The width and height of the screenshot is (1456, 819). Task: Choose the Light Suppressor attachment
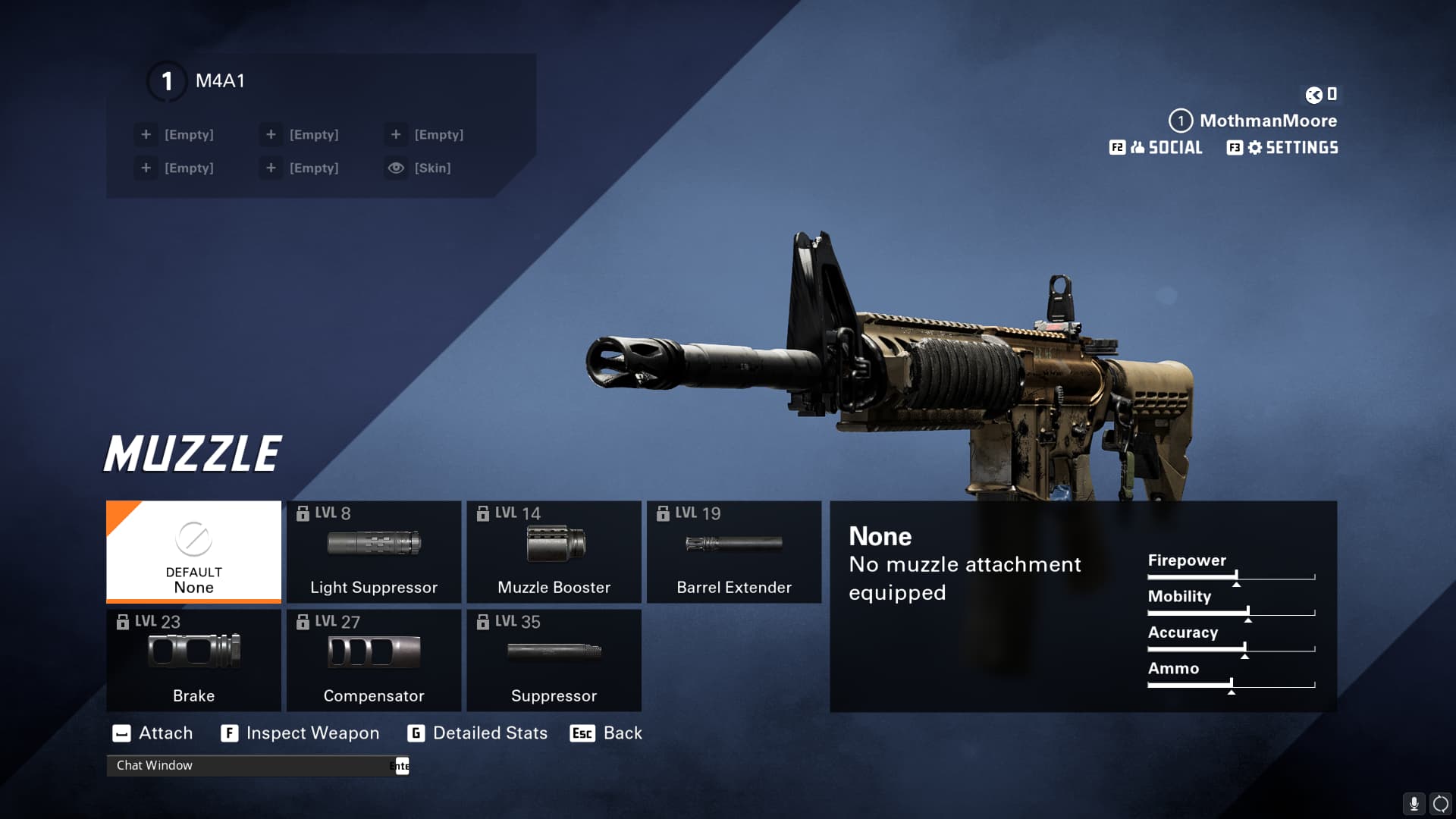374,551
